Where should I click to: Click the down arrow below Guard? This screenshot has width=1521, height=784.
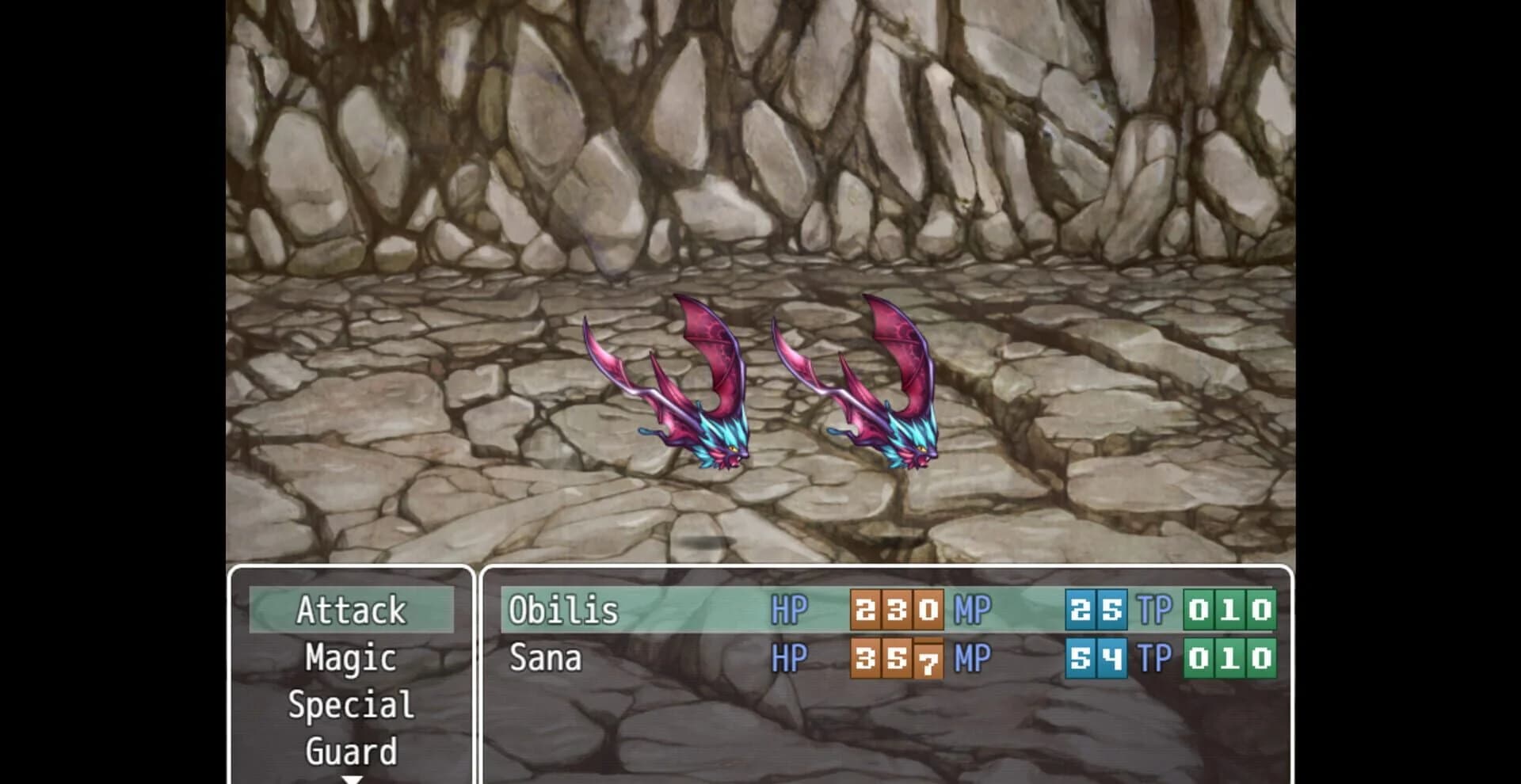coord(353,778)
